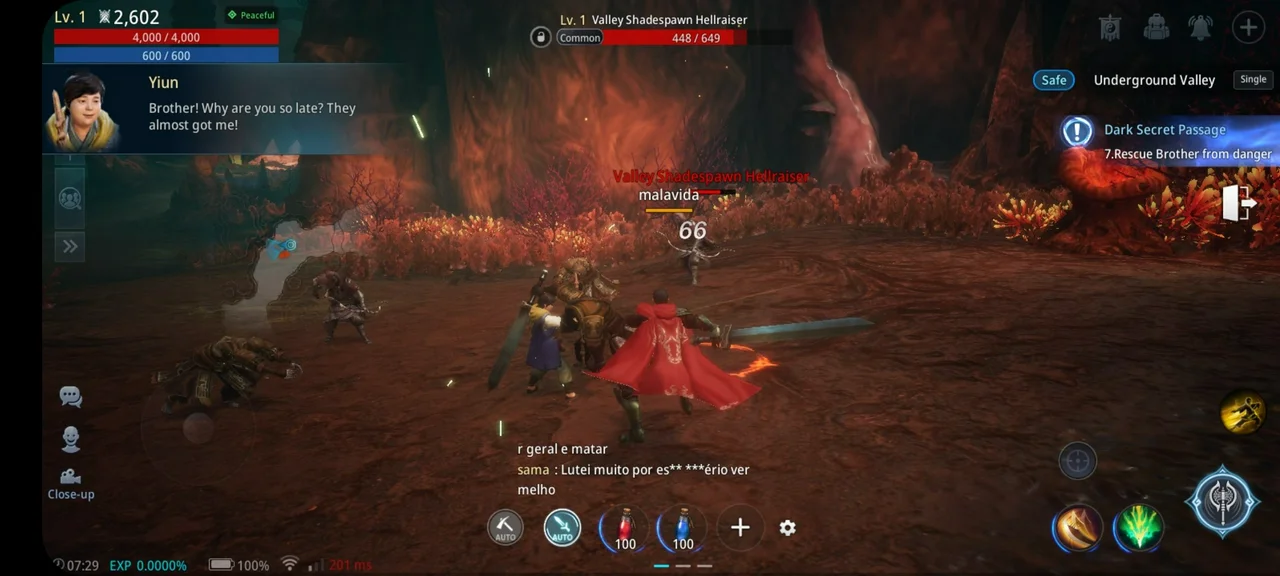Screen dimensions: 1280x576
Task: Use the red health potion slot
Action: point(626,528)
